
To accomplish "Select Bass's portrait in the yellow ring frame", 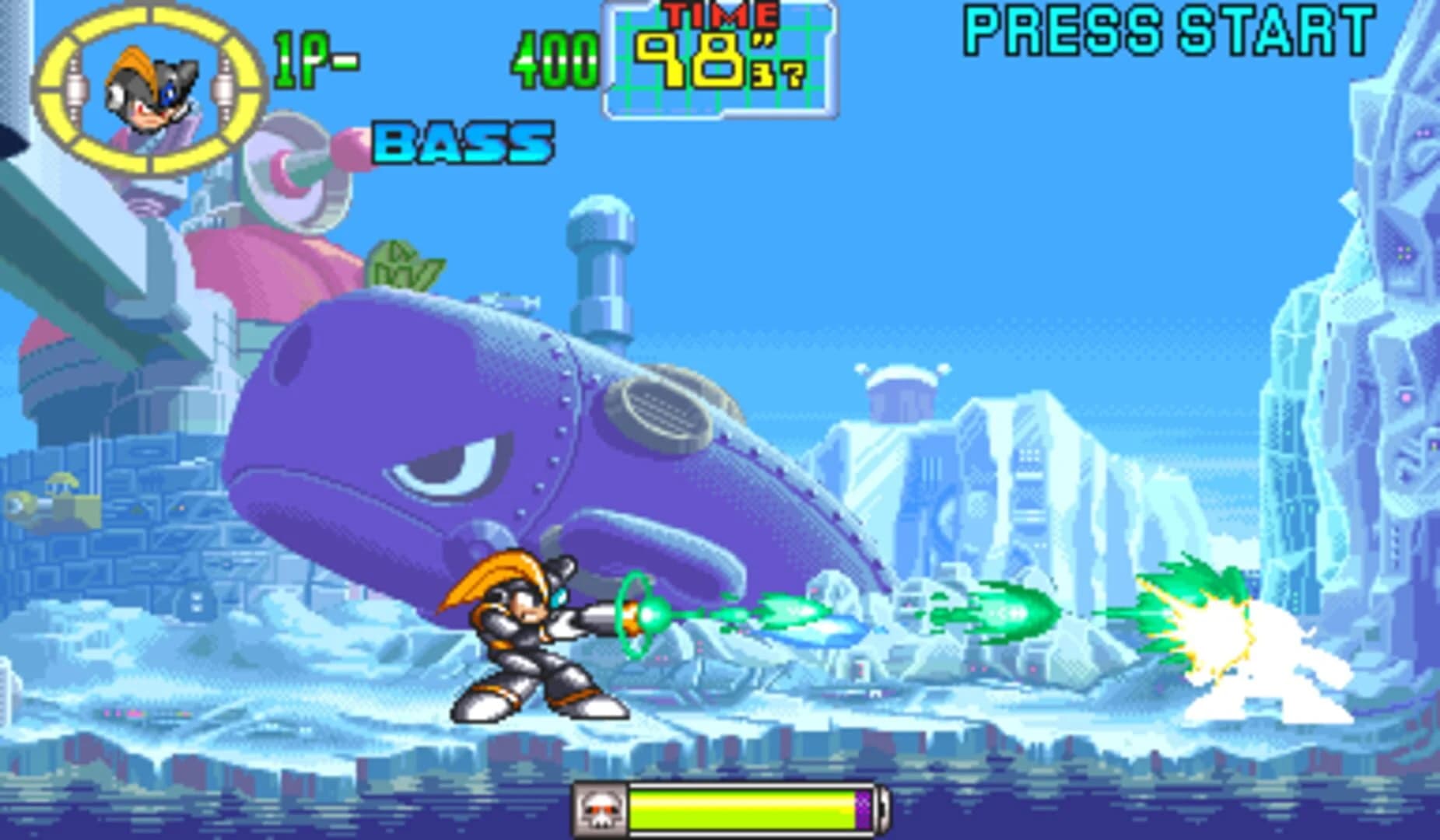I will 150,89.
